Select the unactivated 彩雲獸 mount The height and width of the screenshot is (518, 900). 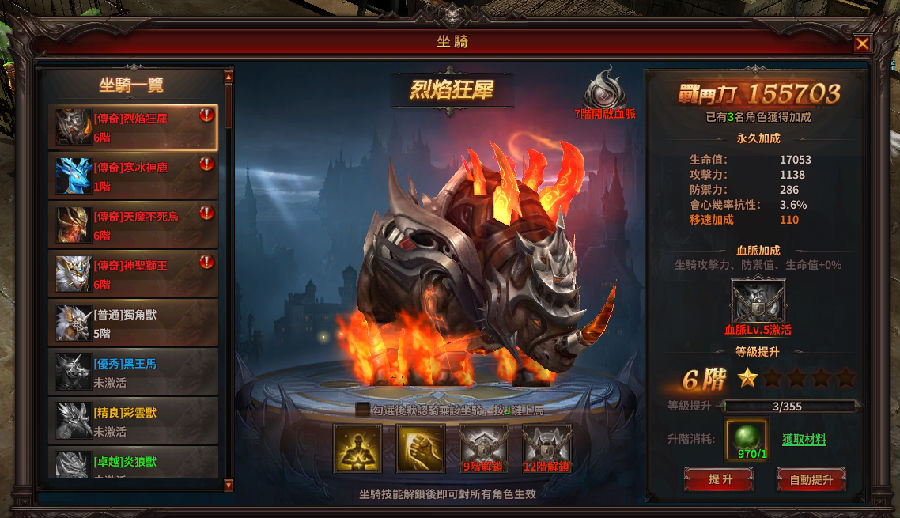[134, 421]
